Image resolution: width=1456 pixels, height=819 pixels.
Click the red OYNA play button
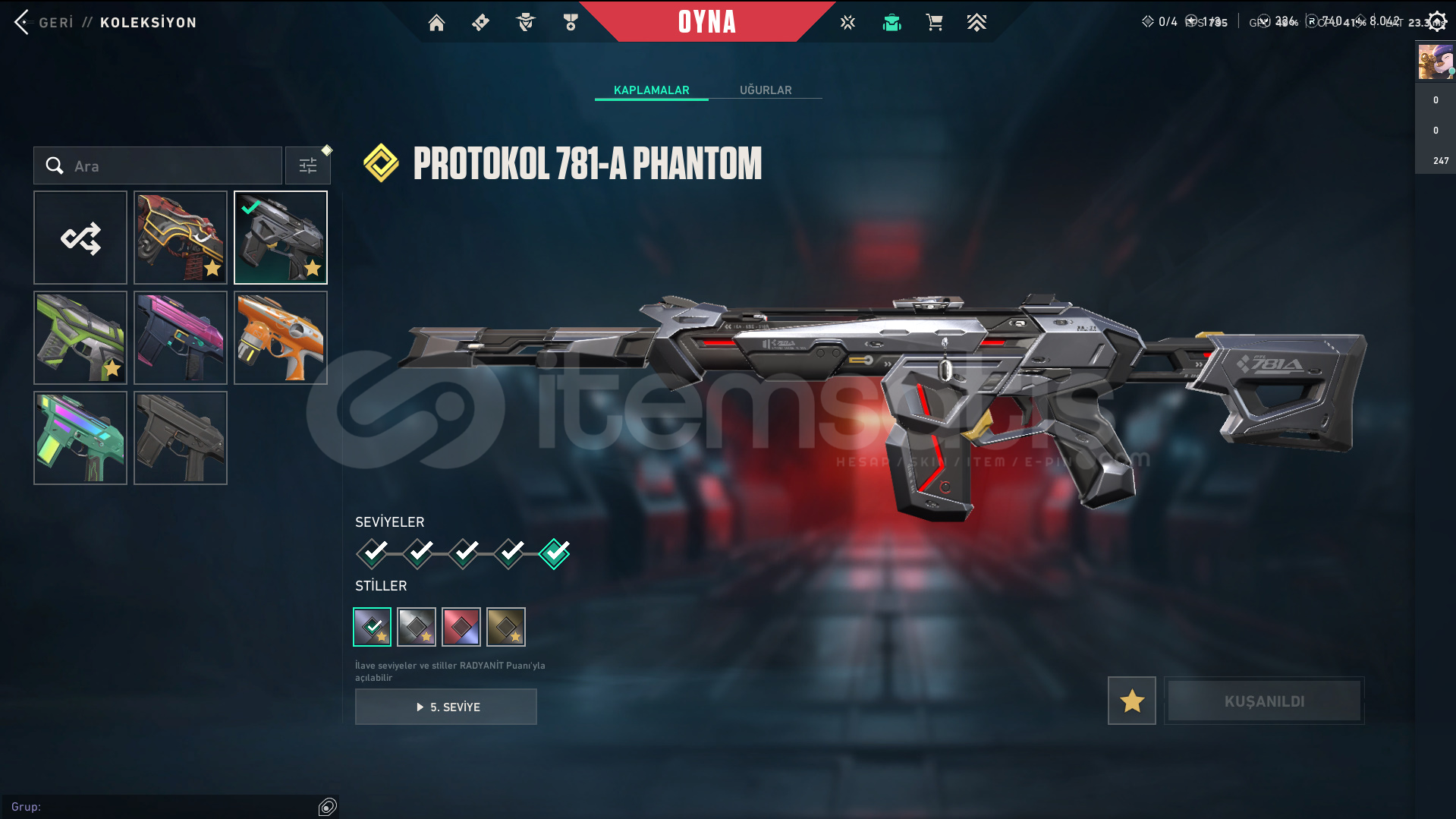706,22
